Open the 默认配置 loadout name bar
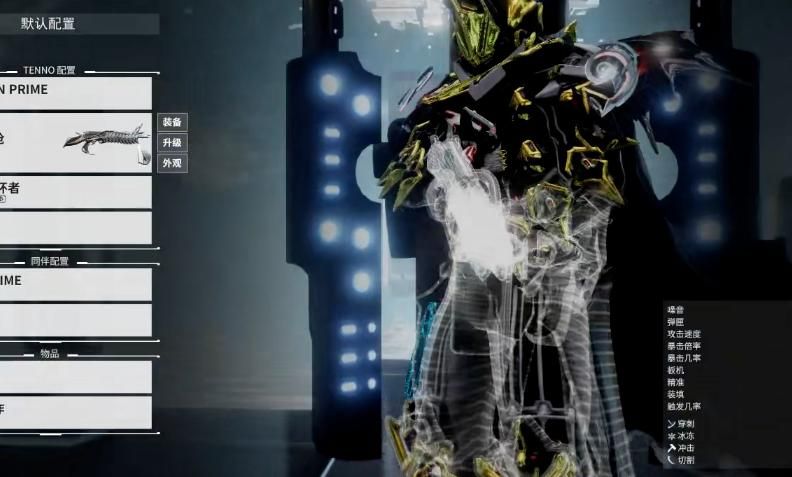 click(78, 24)
